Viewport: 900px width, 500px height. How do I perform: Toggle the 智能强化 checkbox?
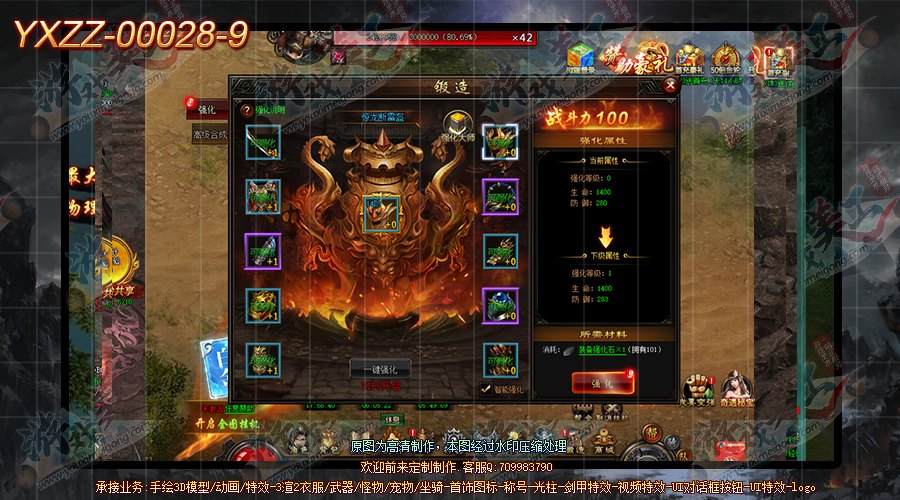point(486,389)
